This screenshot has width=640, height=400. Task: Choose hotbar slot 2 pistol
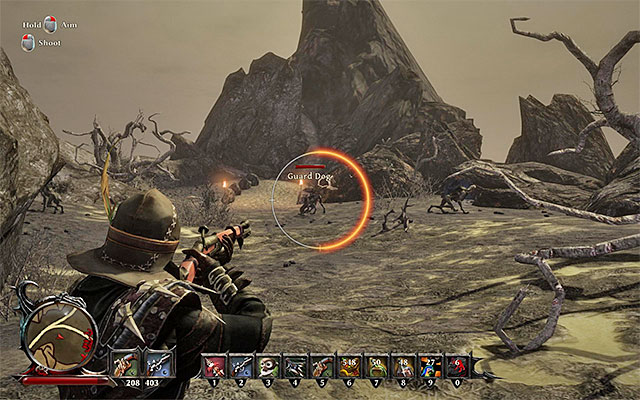(x=241, y=366)
